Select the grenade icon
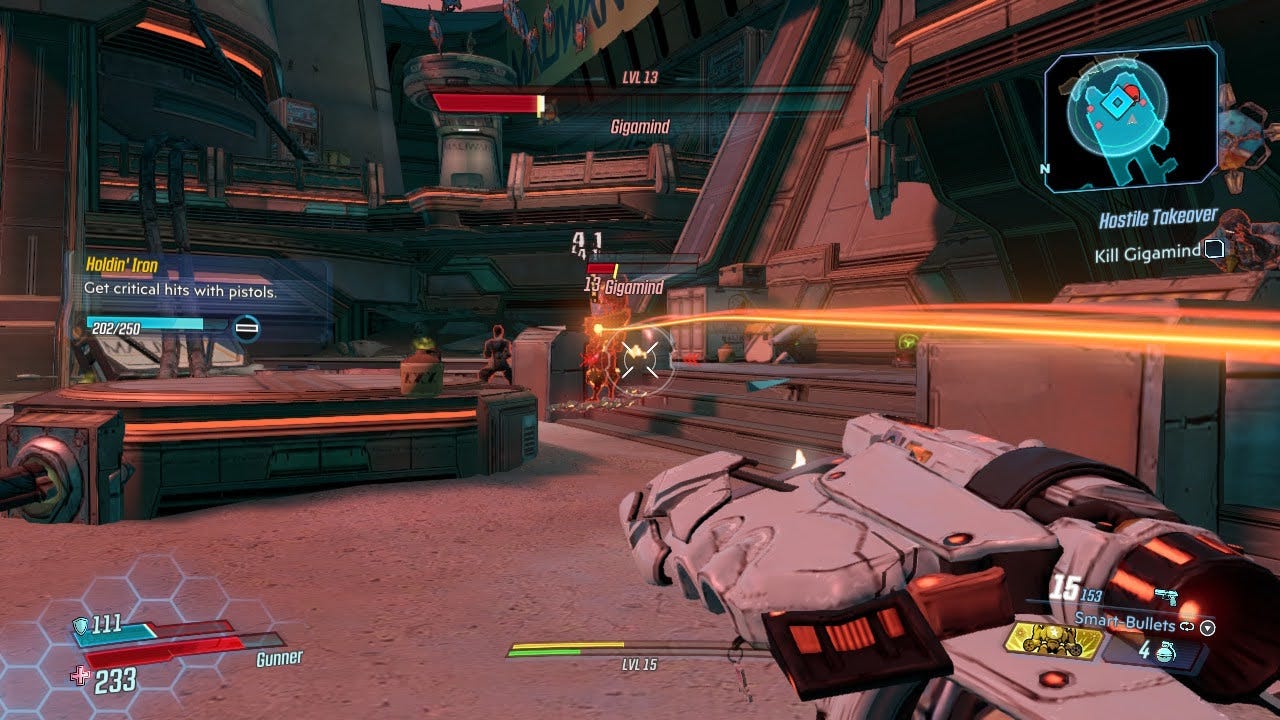Image resolution: width=1280 pixels, height=720 pixels. 1164,651
